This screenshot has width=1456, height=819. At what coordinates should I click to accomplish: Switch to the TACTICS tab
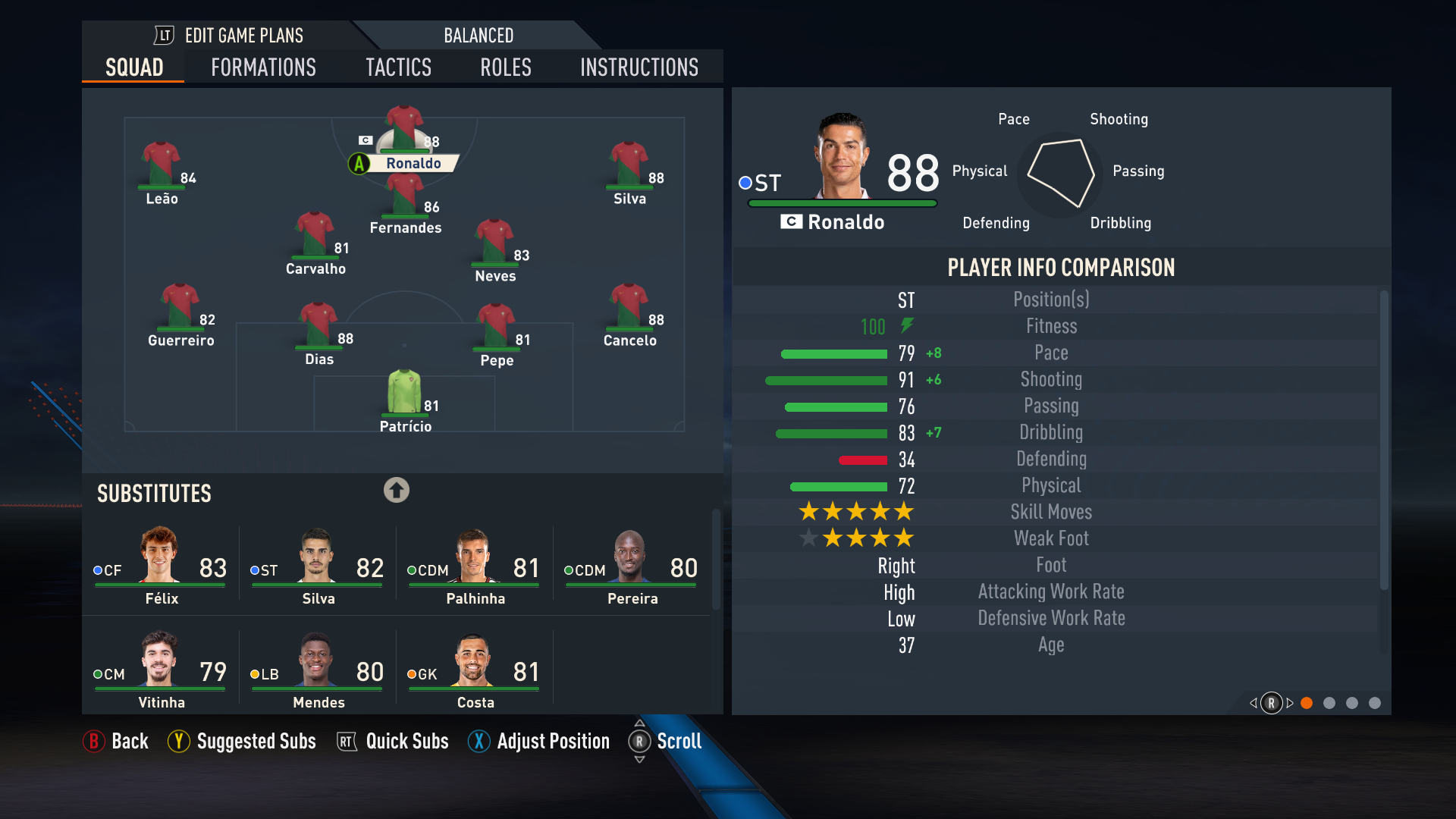pos(398,67)
